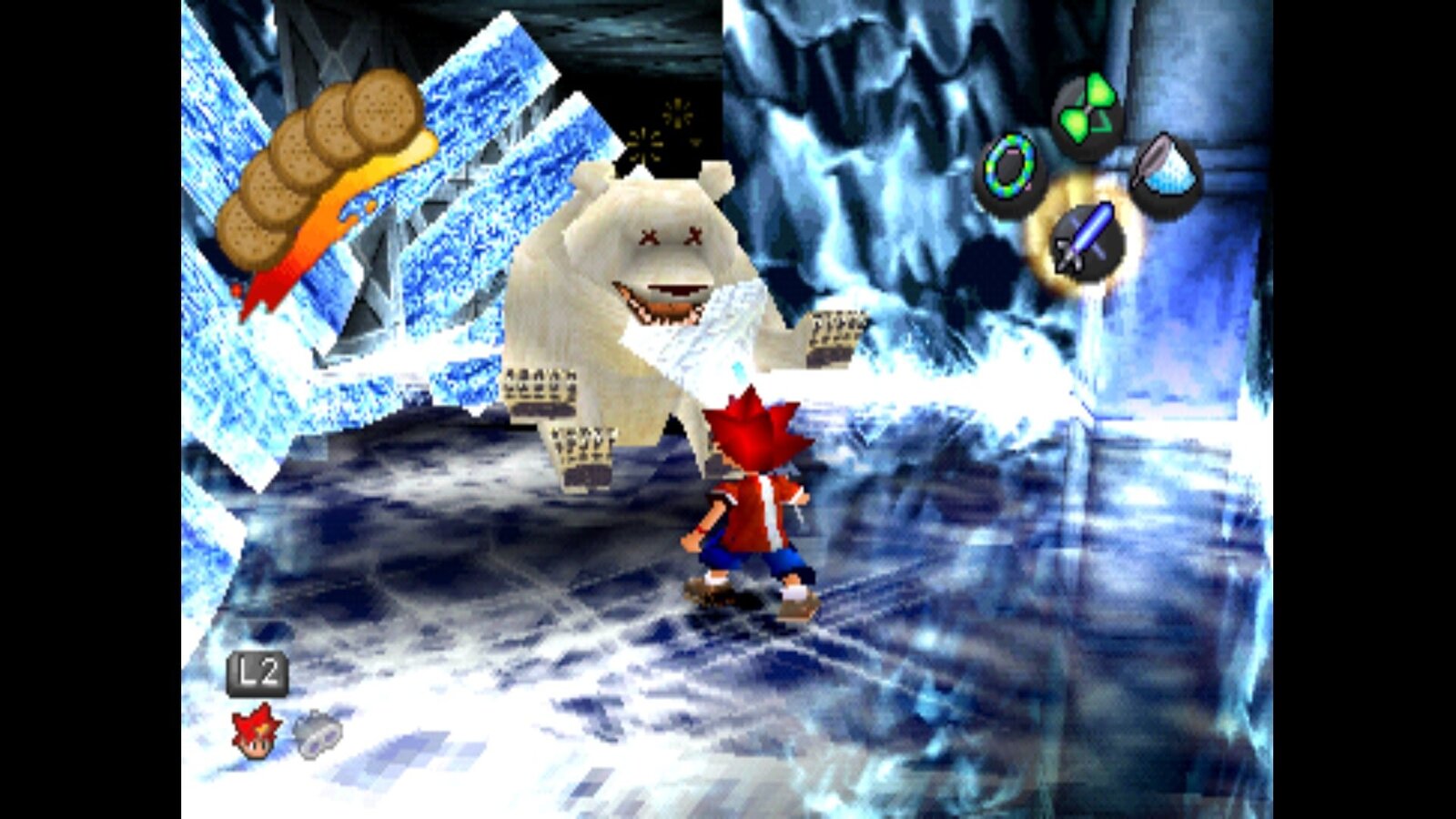This screenshot has height=819, width=1456.
Task: Switch to the grey binoculars view icon
Action: [316, 733]
